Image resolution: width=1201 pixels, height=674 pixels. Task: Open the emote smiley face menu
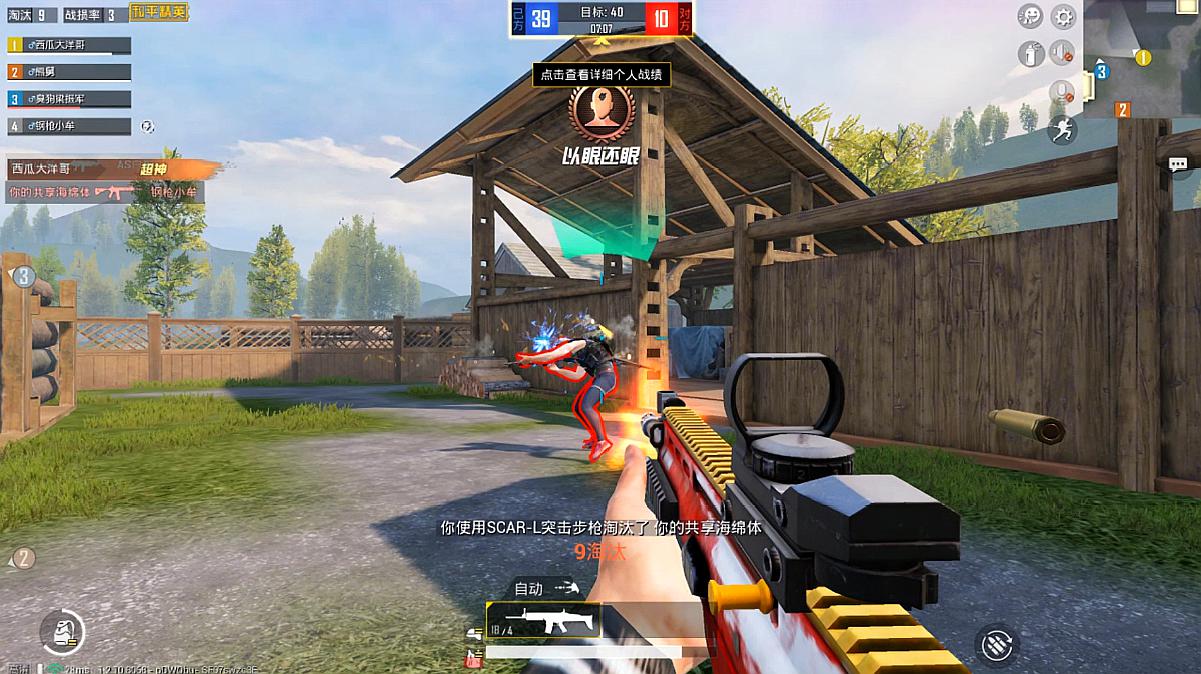[x=1030, y=17]
